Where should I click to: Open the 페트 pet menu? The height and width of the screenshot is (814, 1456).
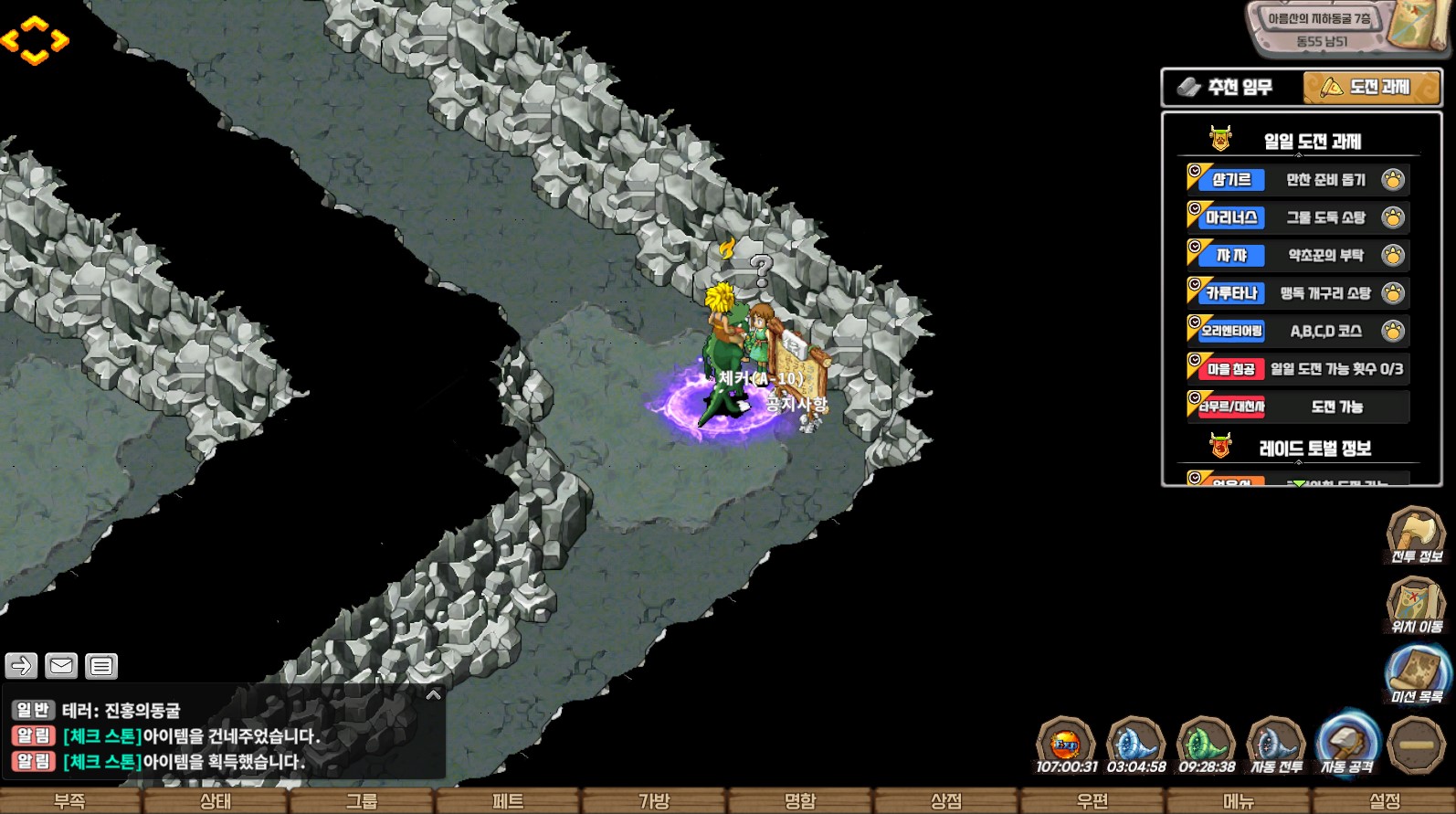[508, 801]
